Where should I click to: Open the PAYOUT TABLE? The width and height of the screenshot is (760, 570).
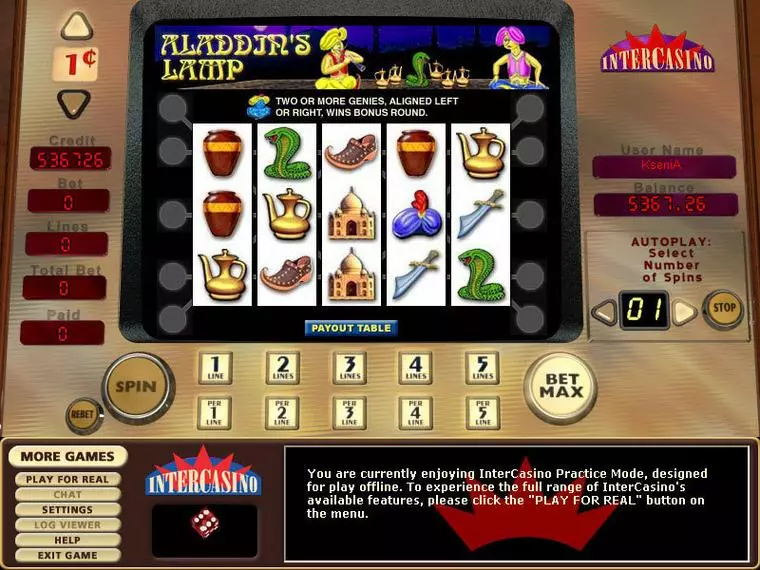[351, 327]
